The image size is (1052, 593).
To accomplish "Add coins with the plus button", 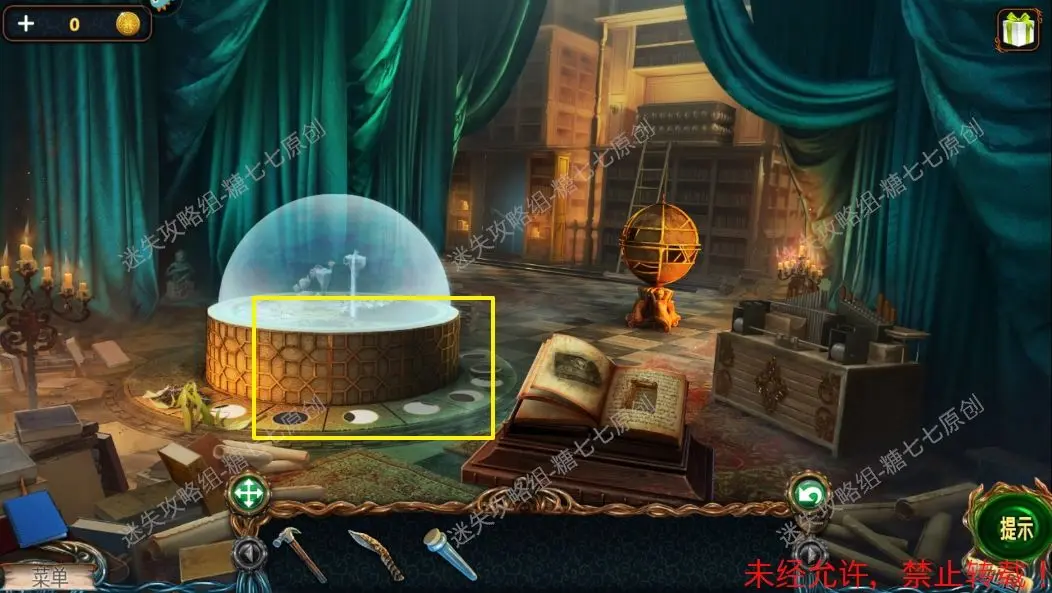I will click(25, 24).
